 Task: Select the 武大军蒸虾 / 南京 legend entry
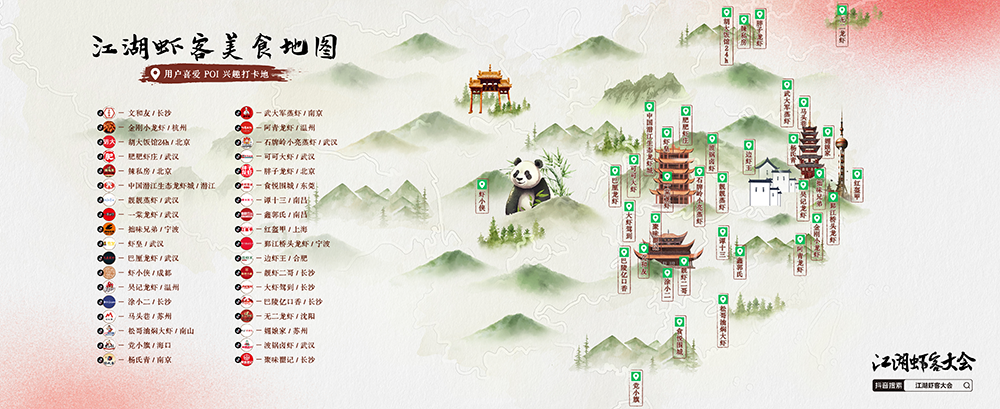tap(291, 113)
